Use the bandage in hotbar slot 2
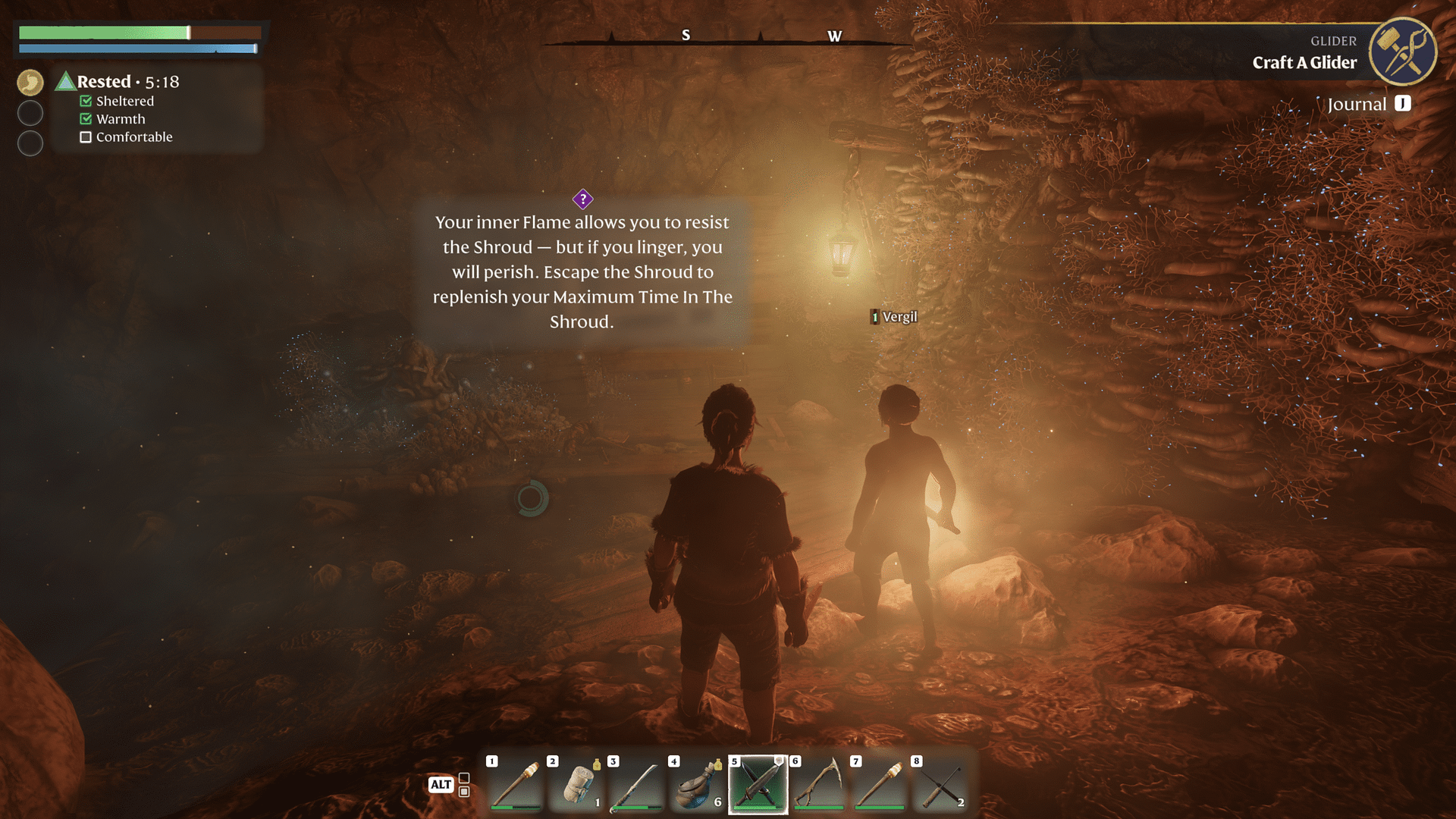Screen dimensions: 1456x819 pyautogui.click(x=576, y=785)
